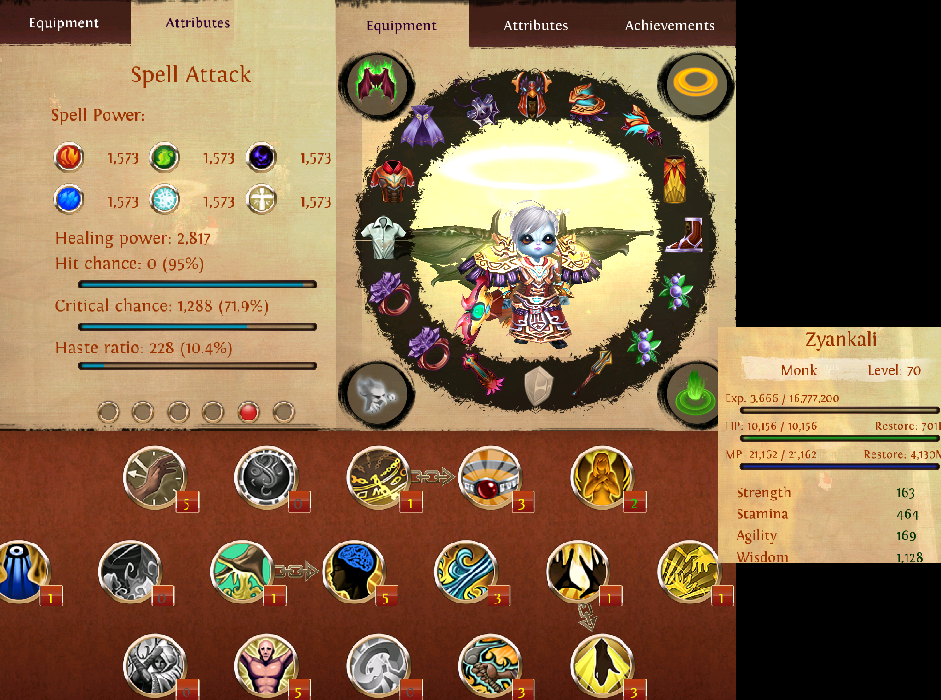Select the reaching hand talent icon
The image size is (941, 700).
[x=154, y=476]
